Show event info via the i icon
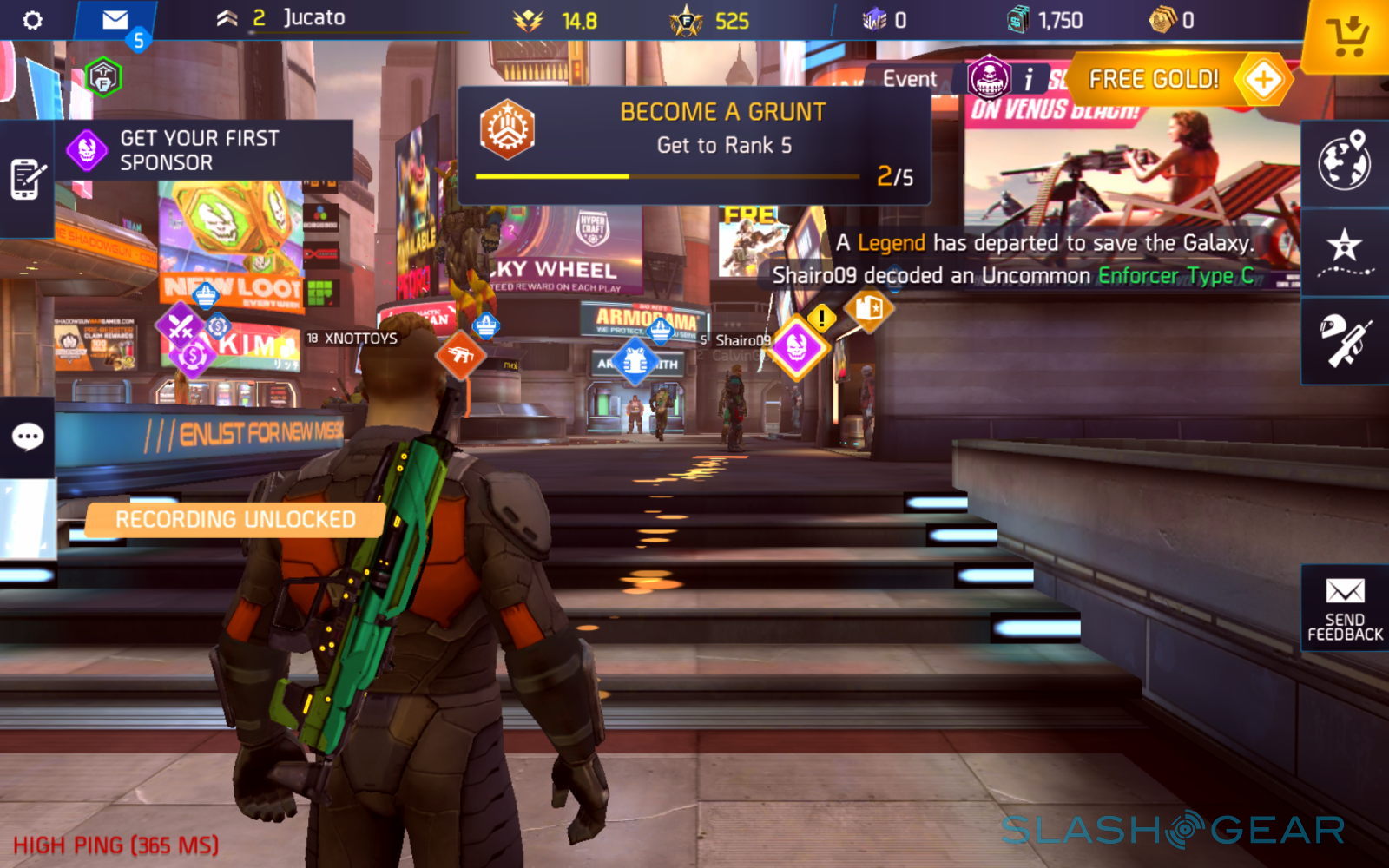The width and height of the screenshot is (1389, 868). pos(1028,80)
